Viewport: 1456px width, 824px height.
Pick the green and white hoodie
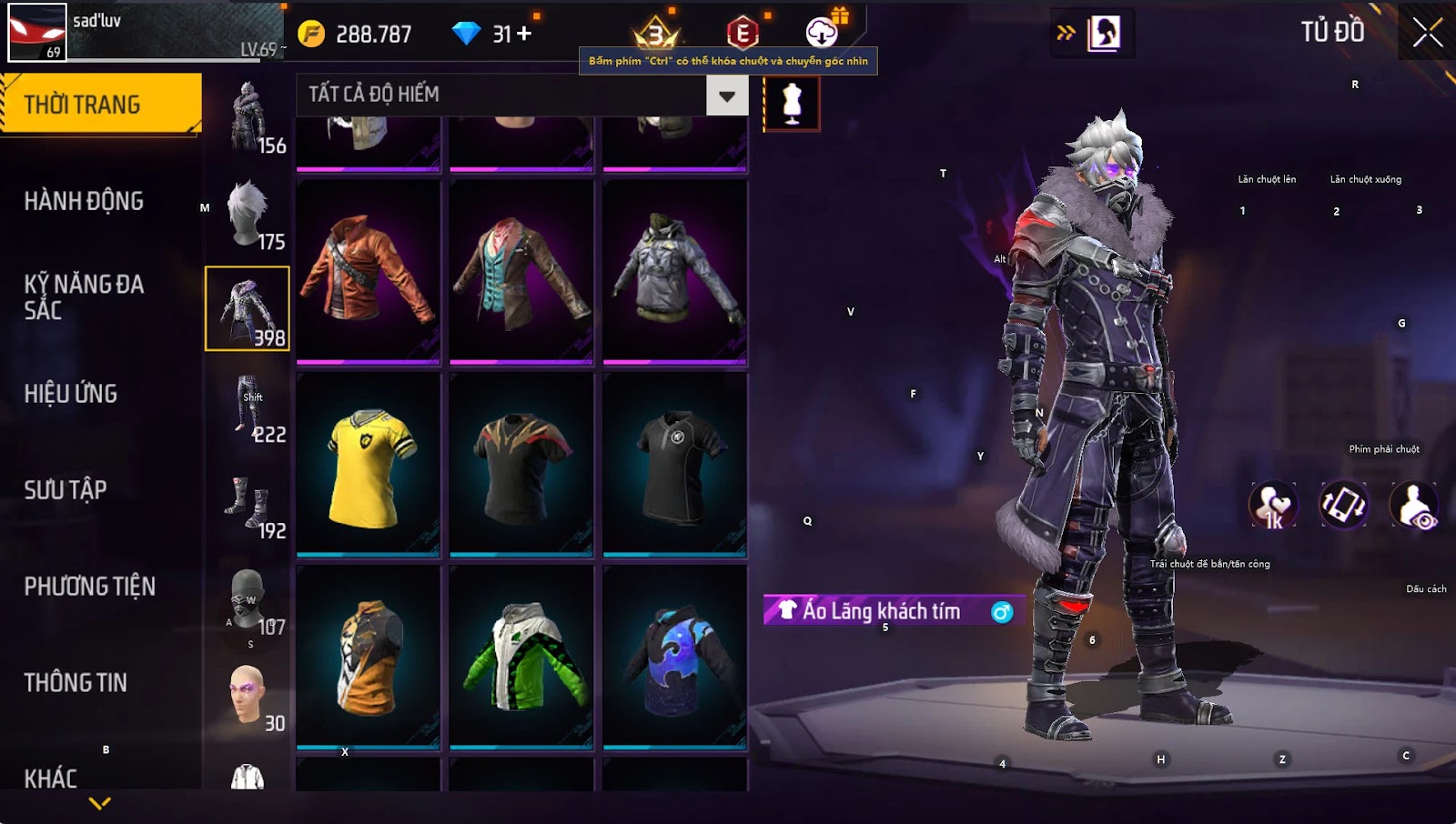point(521,657)
